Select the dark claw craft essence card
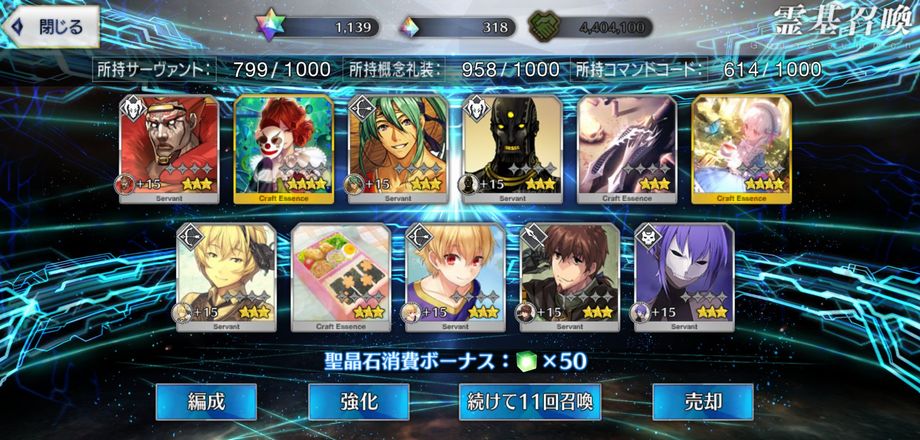Image resolution: width=920 pixels, height=440 pixels. pos(626,148)
